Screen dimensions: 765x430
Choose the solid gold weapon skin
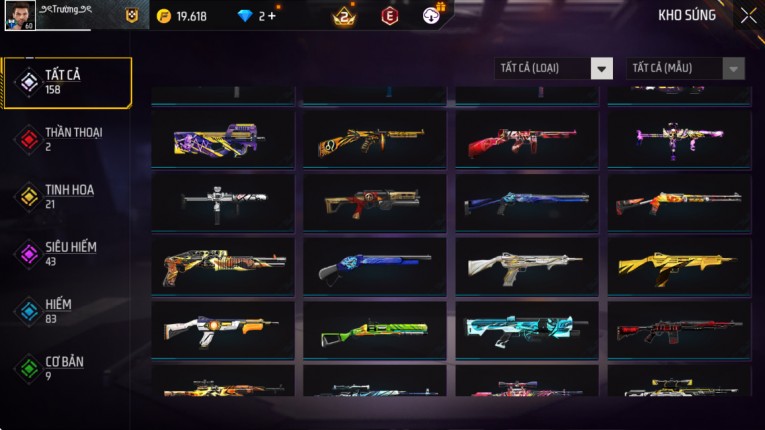tap(679, 266)
